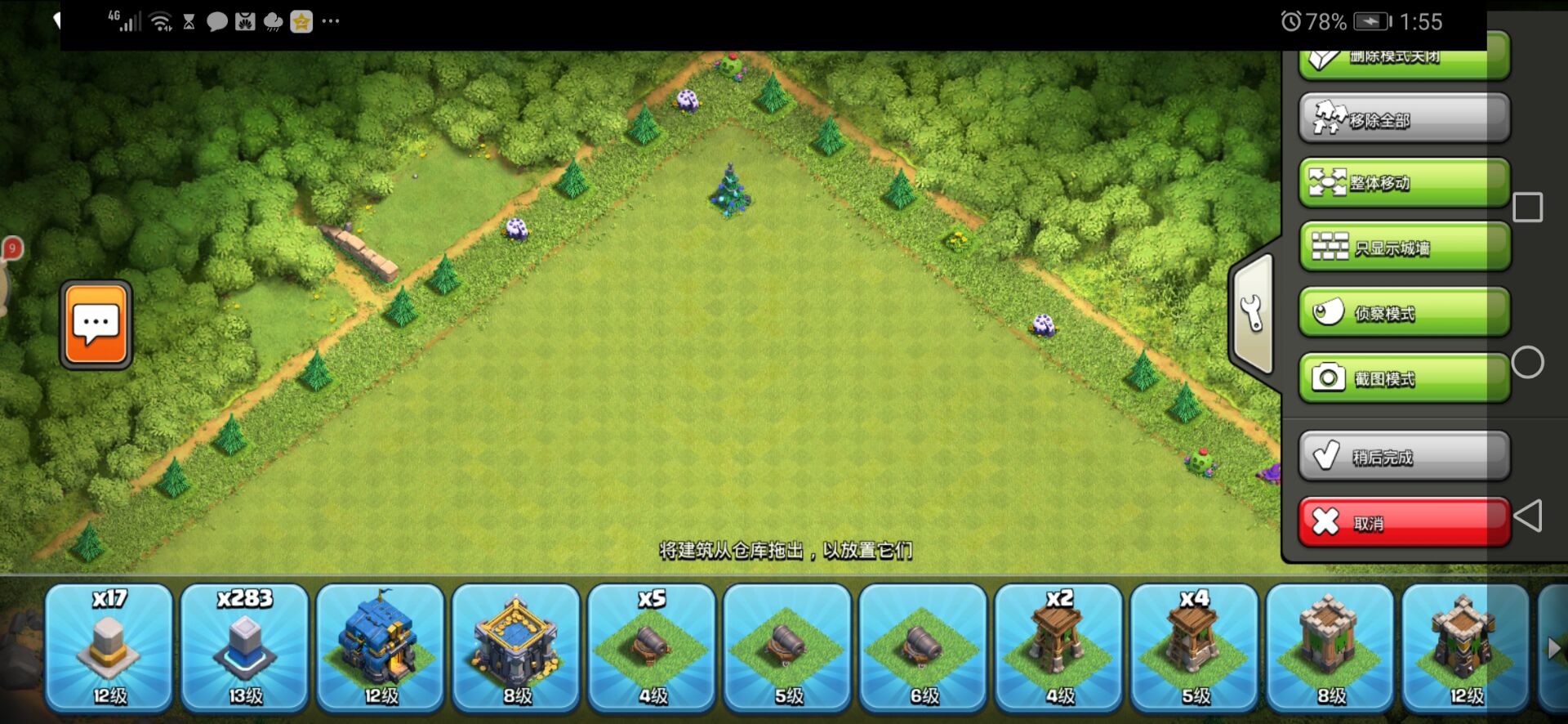The width and height of the screenshot is (1568, 724).
Task: Select the level 8 gold-filled building
Action: point(516,646)
